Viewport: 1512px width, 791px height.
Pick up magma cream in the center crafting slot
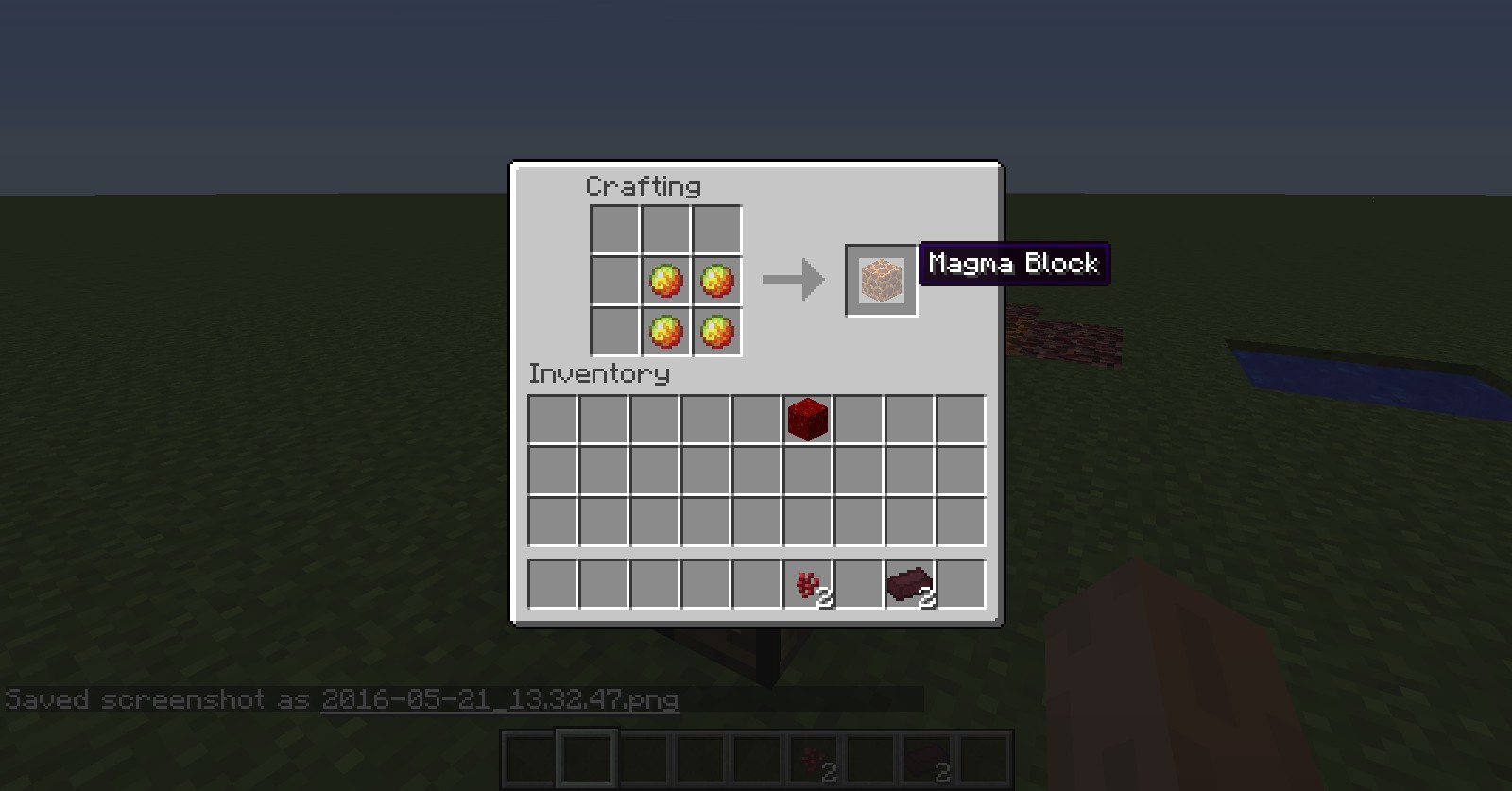(666, 281)
